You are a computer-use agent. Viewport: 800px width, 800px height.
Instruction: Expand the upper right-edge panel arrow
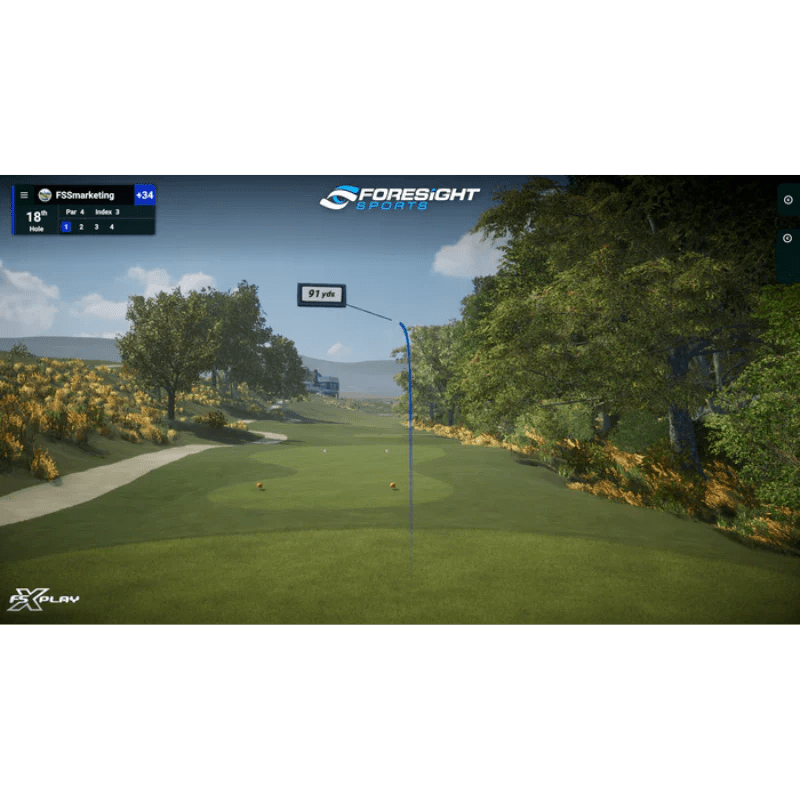788,200
